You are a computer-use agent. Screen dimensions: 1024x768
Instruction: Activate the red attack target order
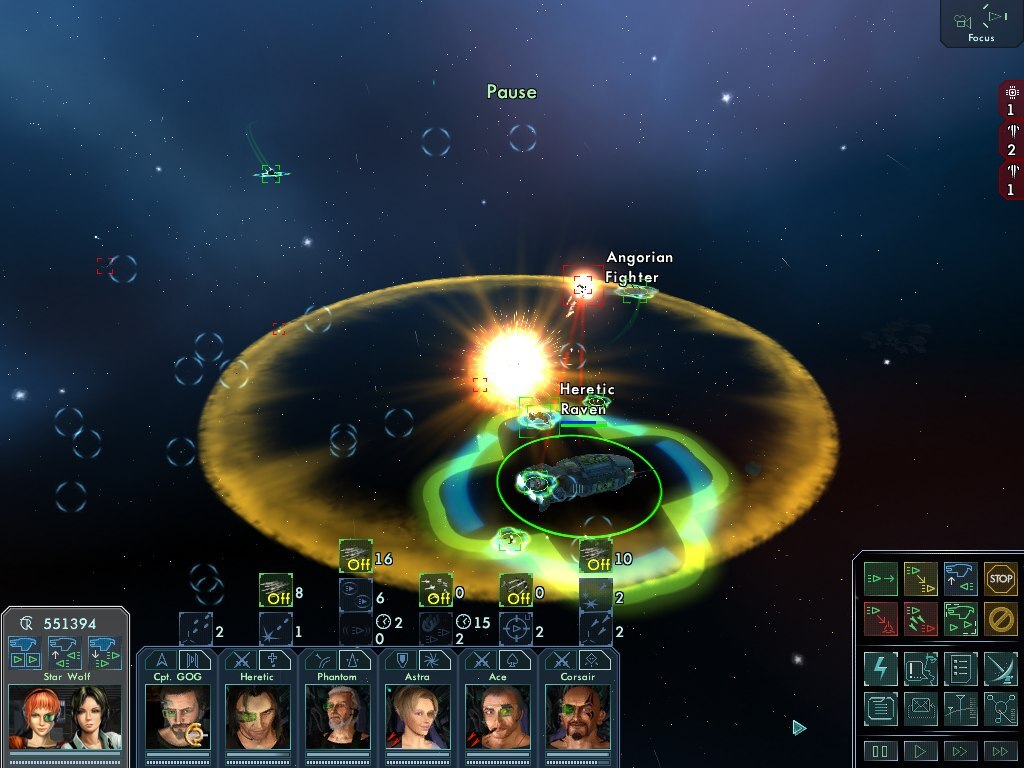[880, 618]
